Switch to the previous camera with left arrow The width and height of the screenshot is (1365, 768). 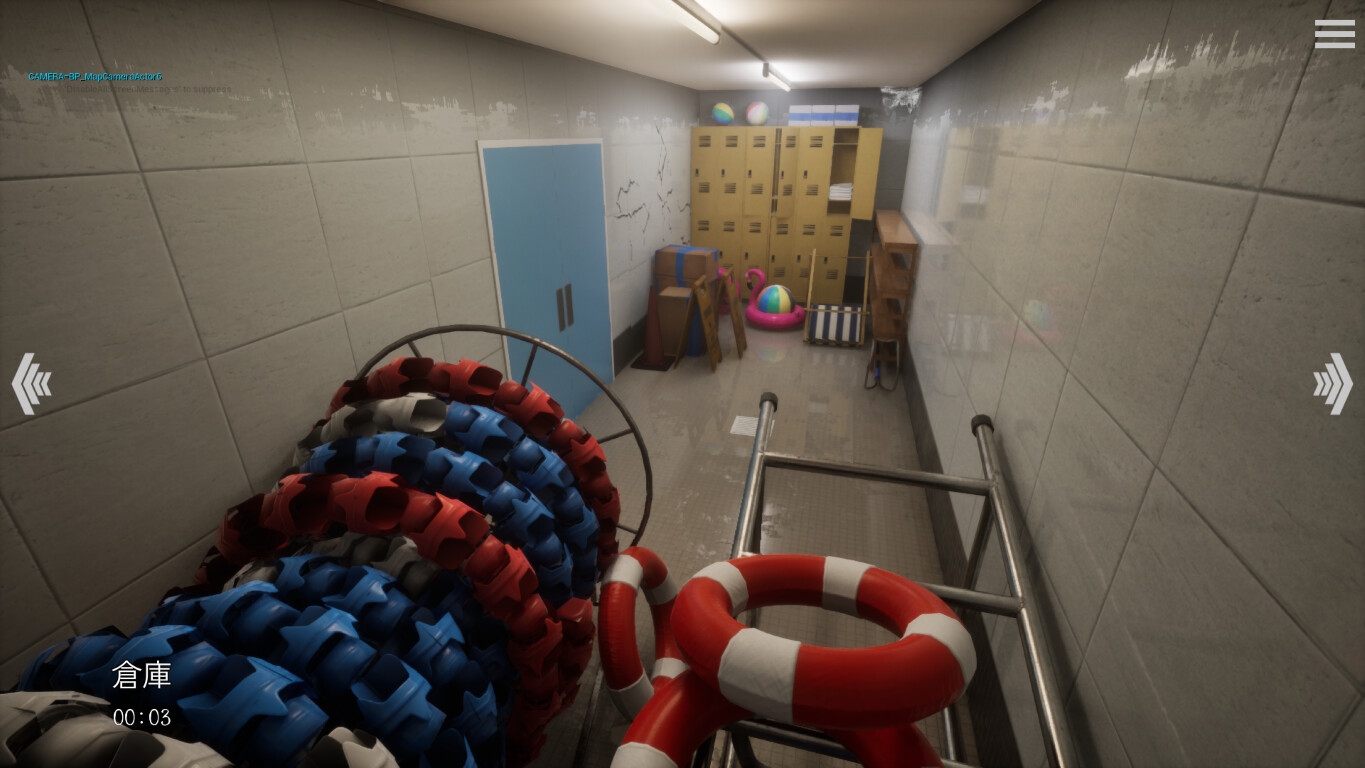31,383
